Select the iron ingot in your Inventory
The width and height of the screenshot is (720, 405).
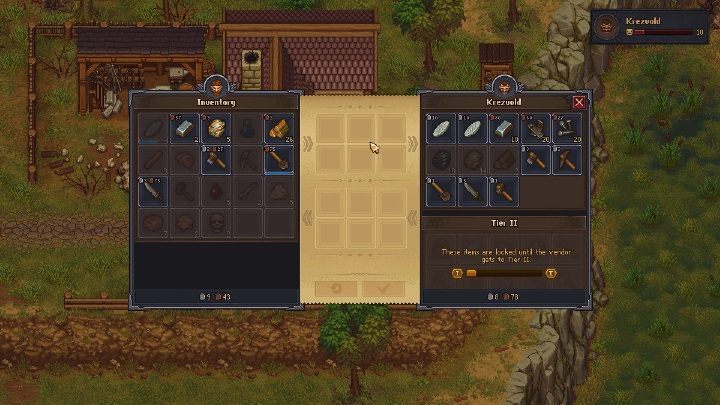[184, 129]
